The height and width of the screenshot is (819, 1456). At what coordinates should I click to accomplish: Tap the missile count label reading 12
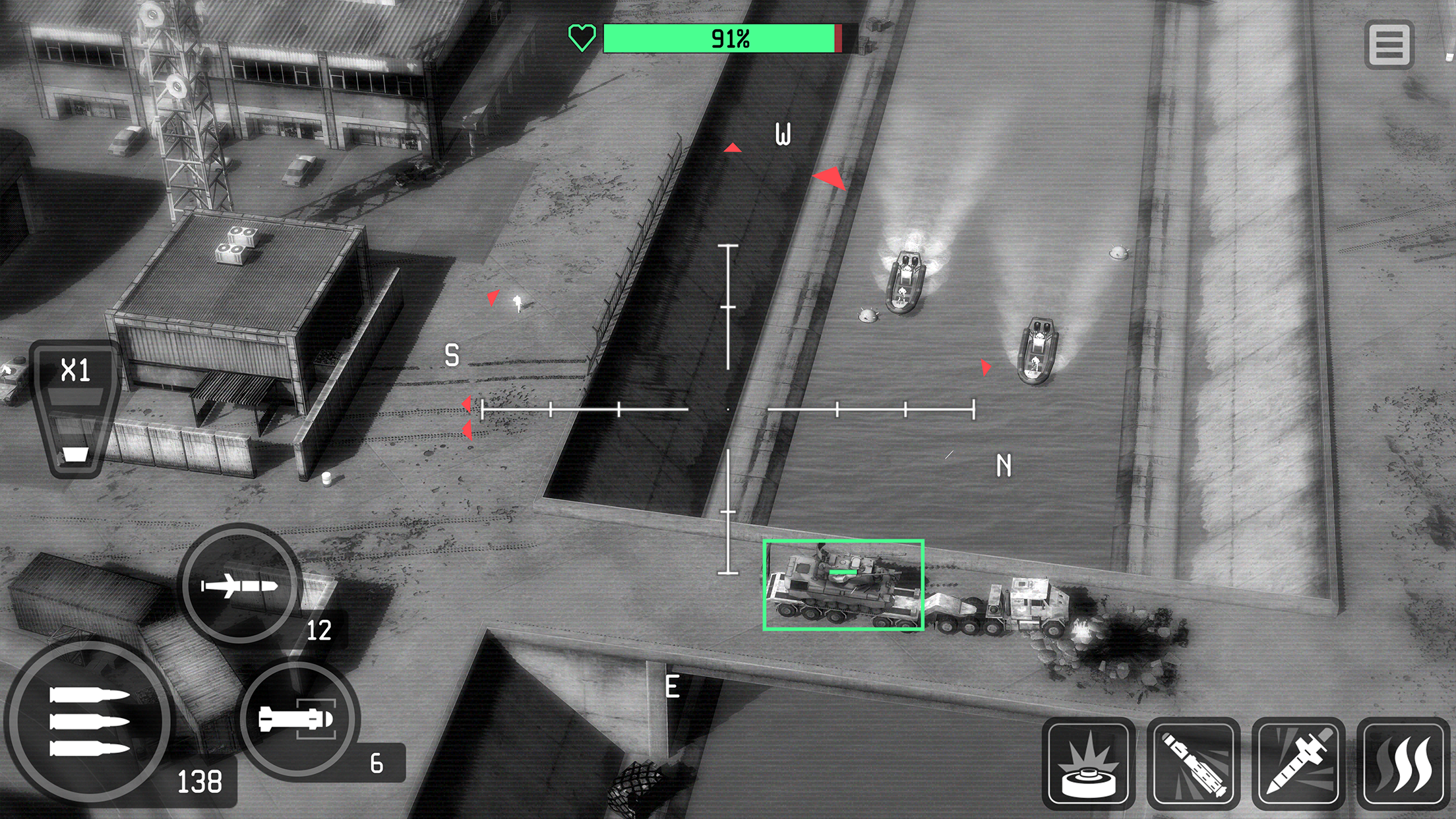coord(319,632)
